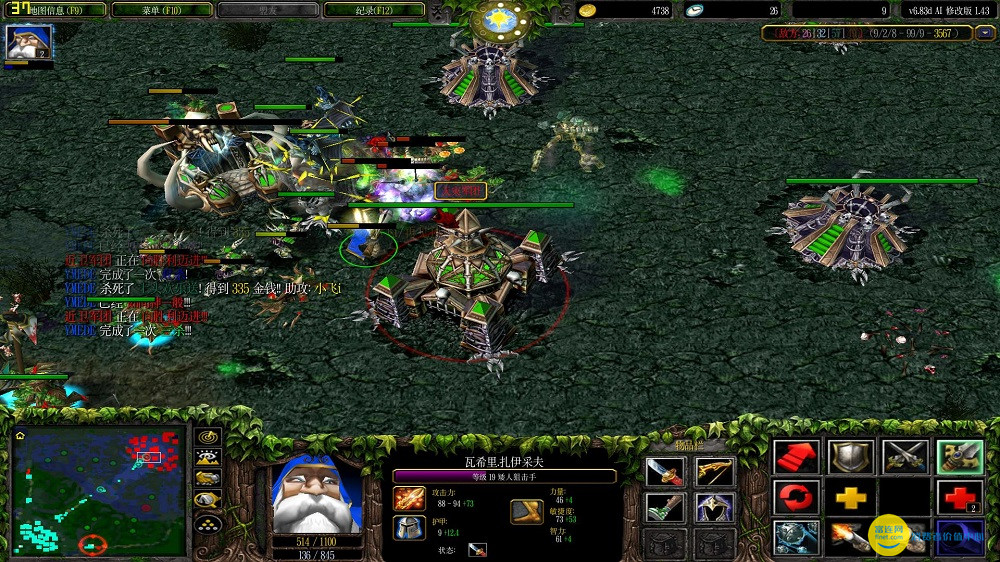Click on the minimap
Image resolution: width=1000 pixels, height=562 pixels.
pyautogui.click(x=99, y=490)
